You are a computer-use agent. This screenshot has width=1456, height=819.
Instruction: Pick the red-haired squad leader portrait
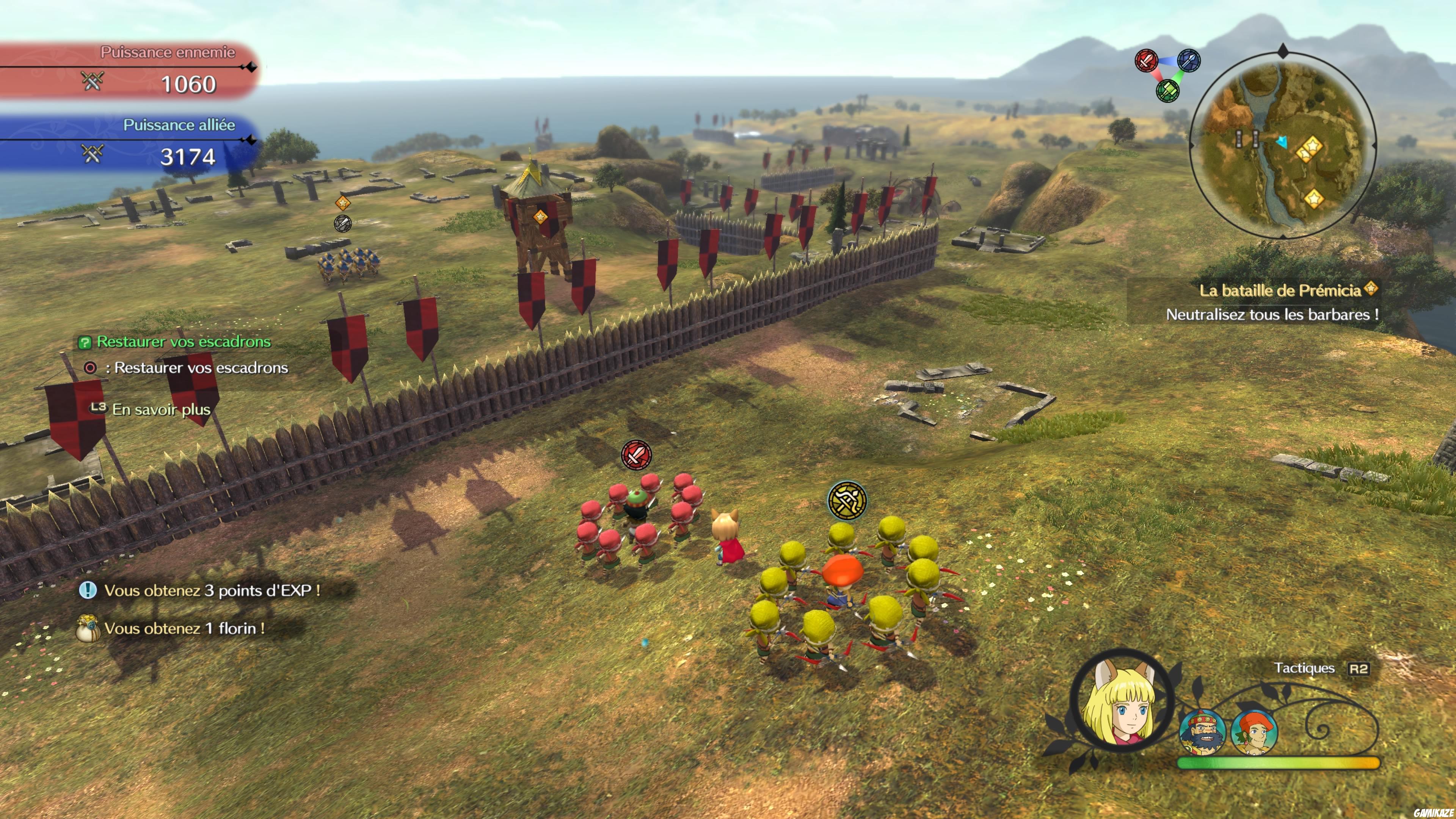(x=1254, y=732)
